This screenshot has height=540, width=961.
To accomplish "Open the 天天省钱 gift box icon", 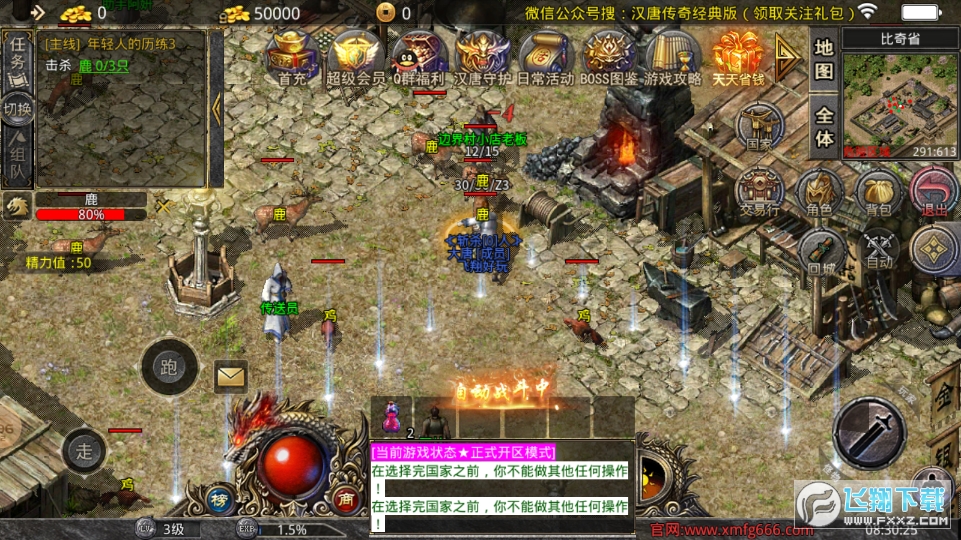I will [x=738, y=57].
